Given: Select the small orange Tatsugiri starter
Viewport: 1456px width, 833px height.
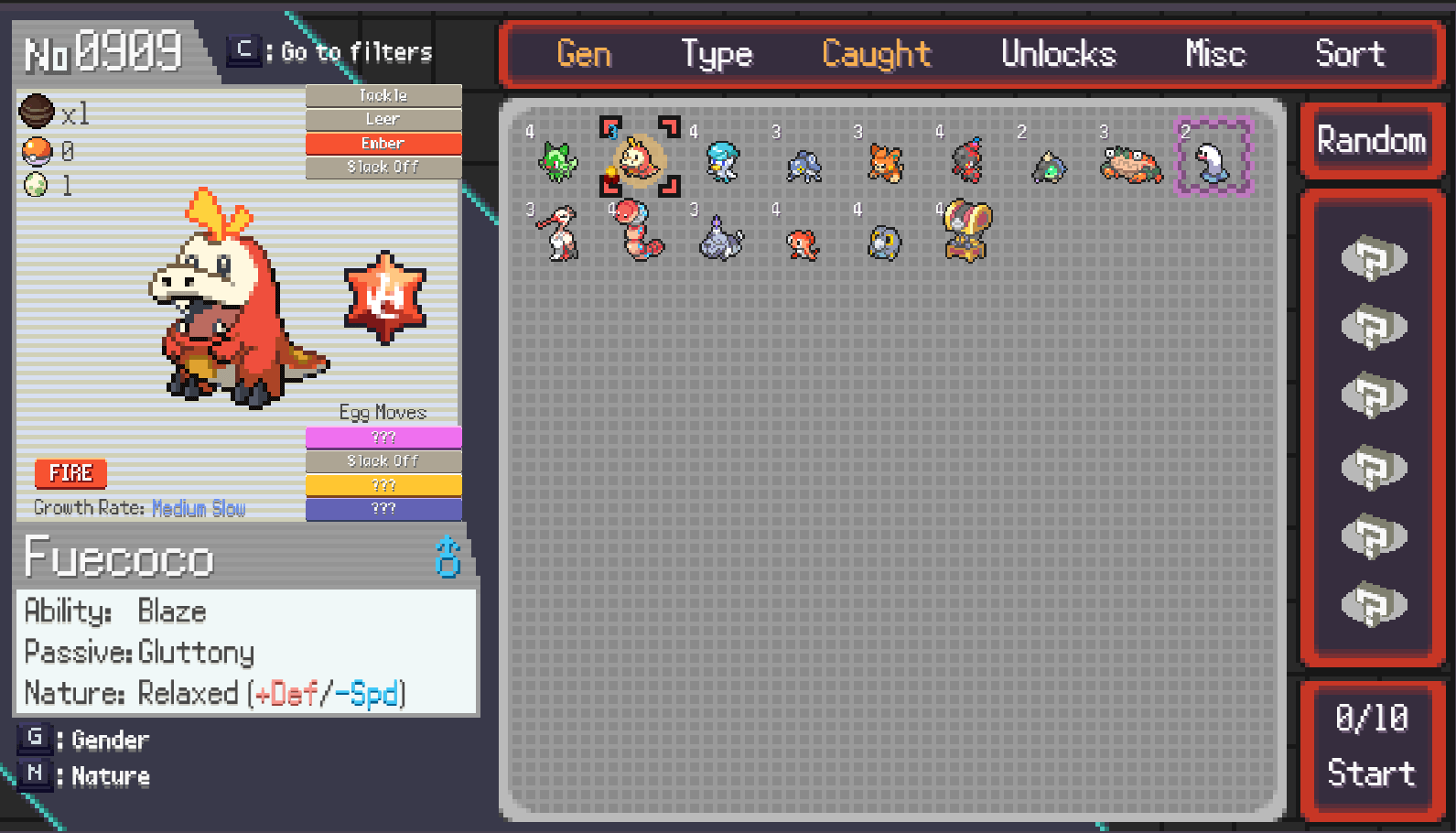Looking at the screenshot, I should [x=802, y=243].
